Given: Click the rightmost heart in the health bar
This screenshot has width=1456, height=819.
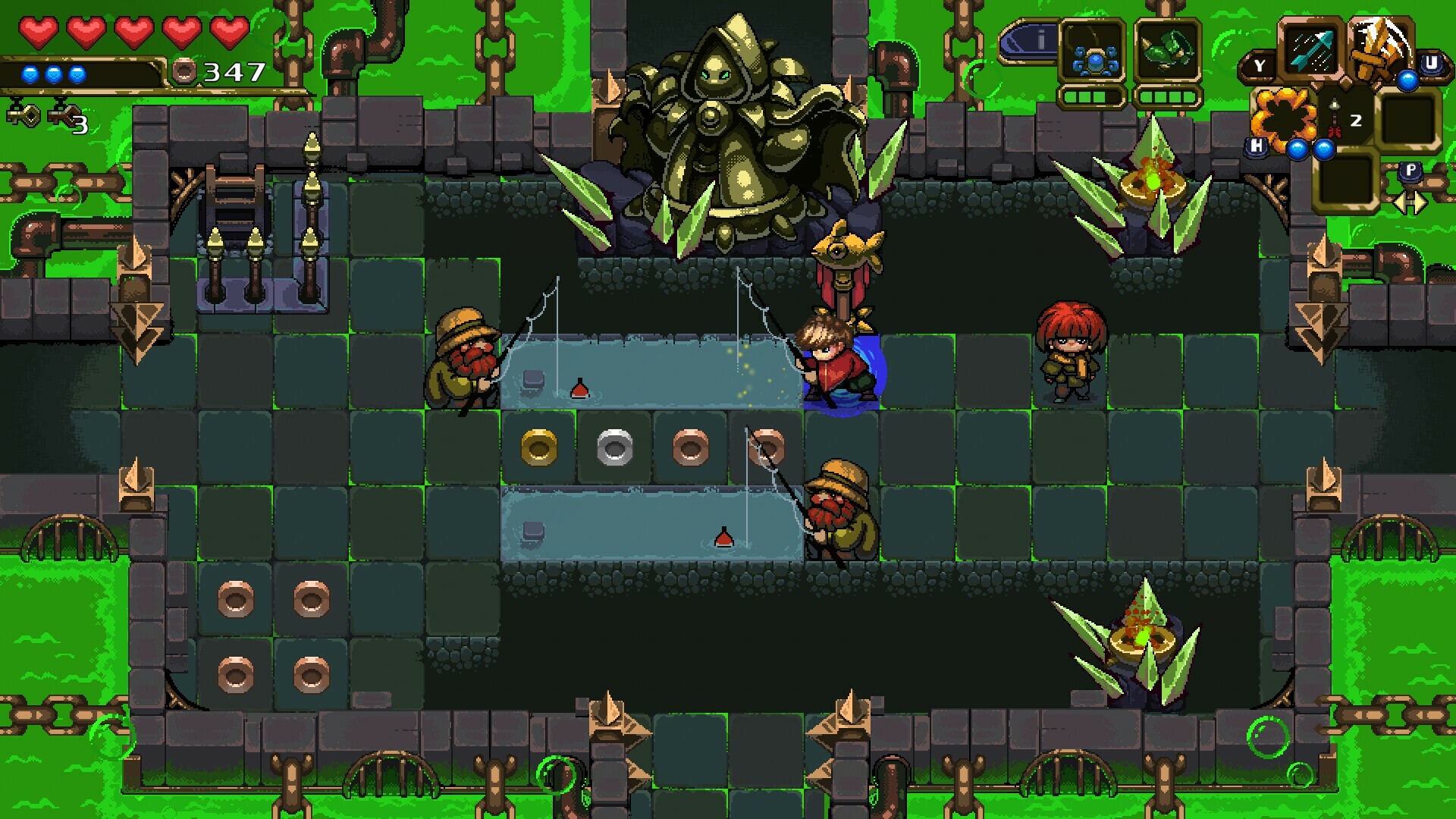Looking at the screenshot, I should (229, 33).
